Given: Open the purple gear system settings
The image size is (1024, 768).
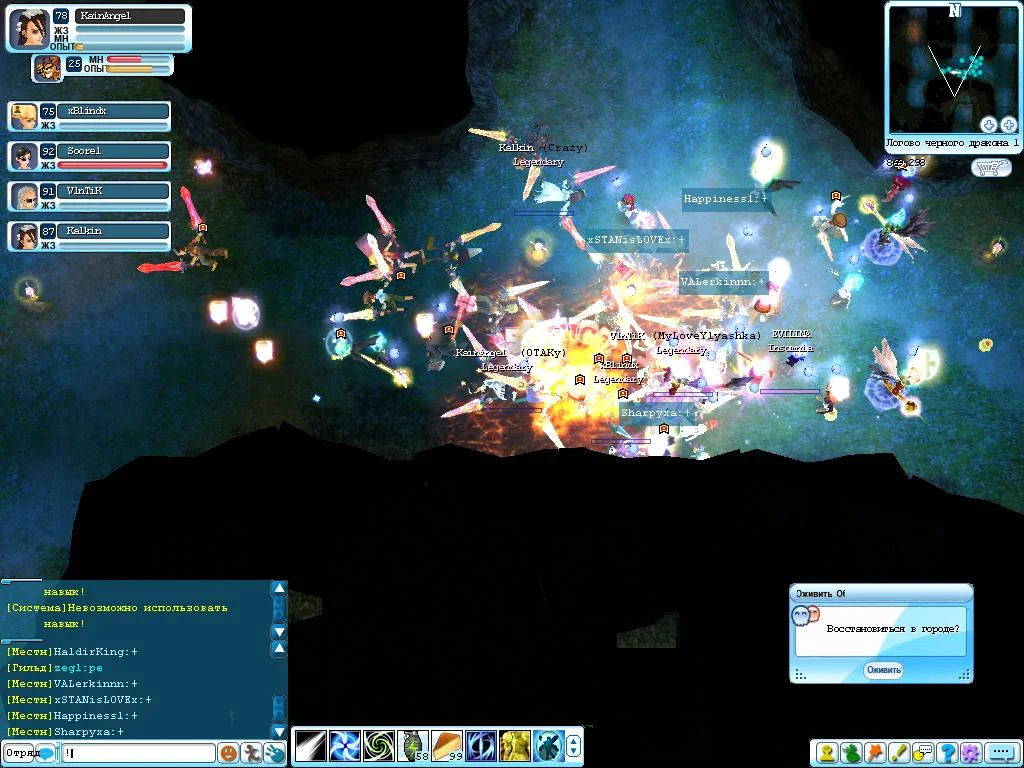Looking at the screenshot, I should (x=970, y=752).
